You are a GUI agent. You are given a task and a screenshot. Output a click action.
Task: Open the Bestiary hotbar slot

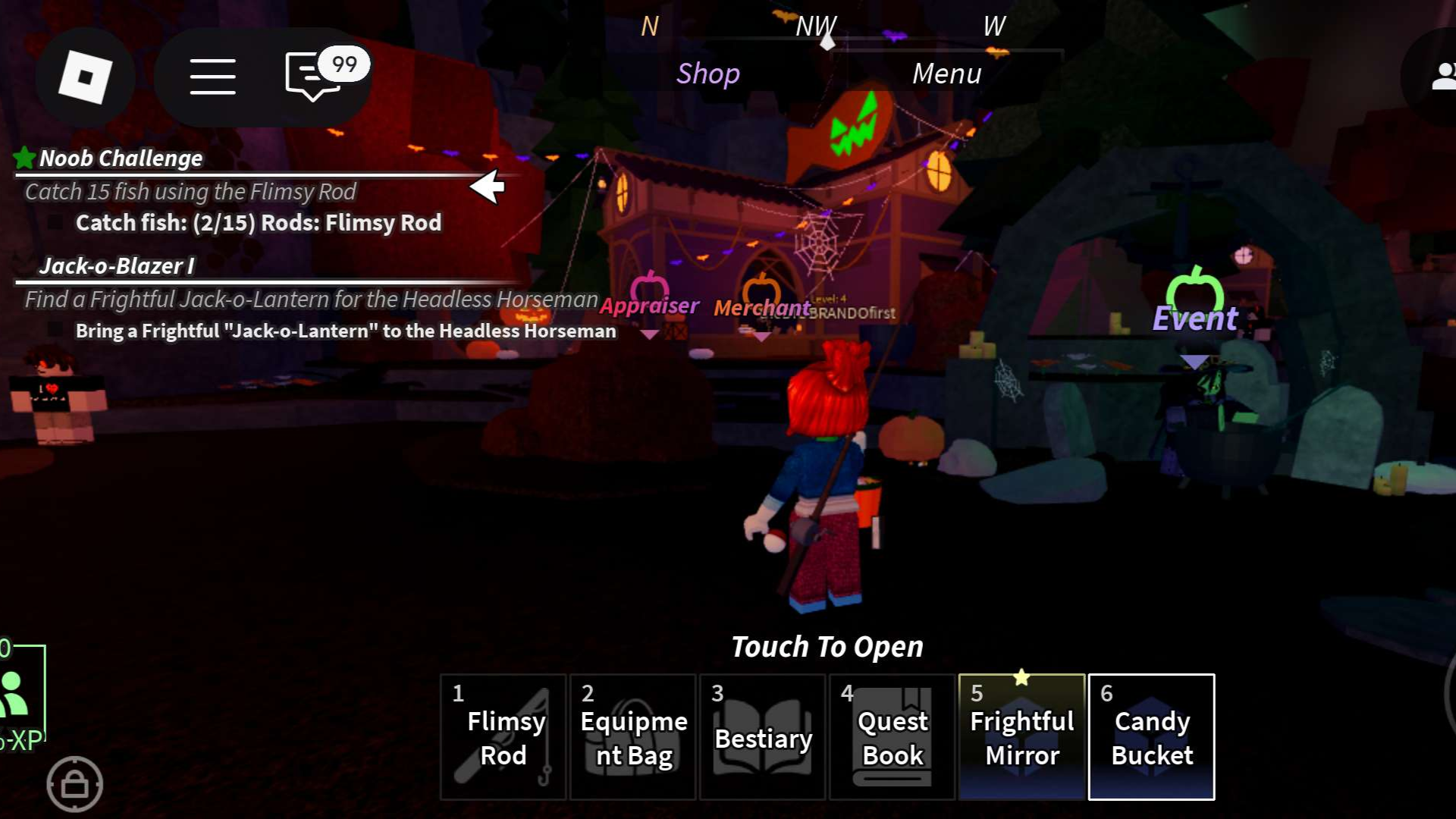pos(762,737)
